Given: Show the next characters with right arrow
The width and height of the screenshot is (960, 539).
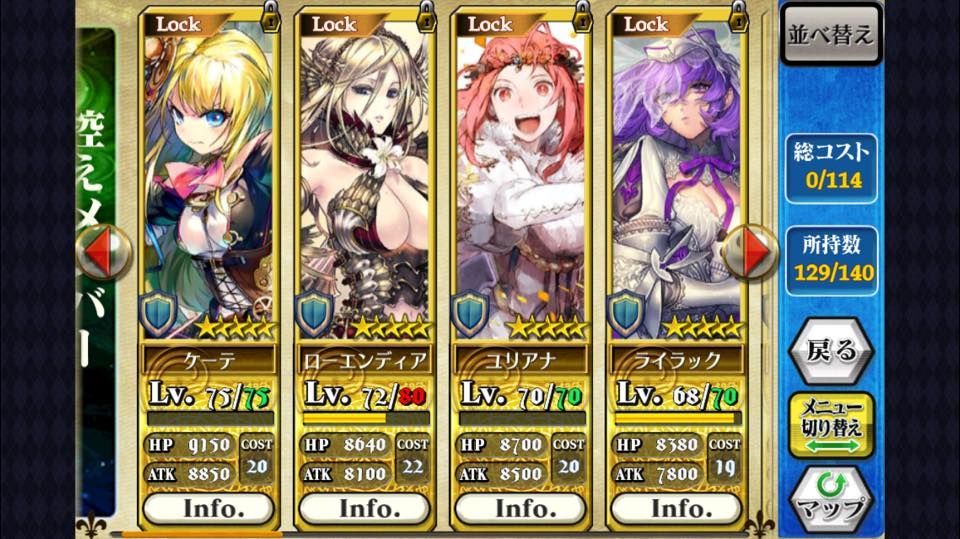Looking at the screenshot, I should pos(750,252).
